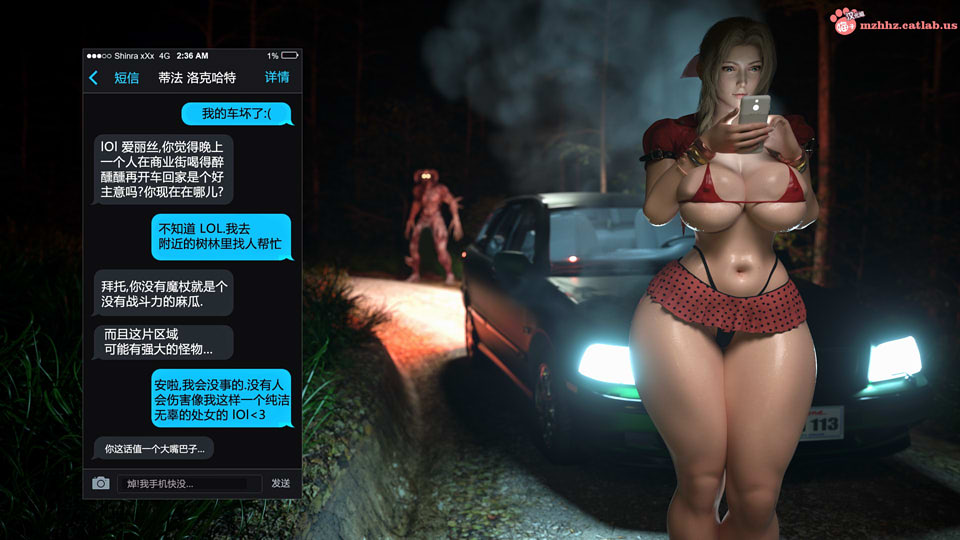Tap the camera icon beside the message box

(101, 483)
